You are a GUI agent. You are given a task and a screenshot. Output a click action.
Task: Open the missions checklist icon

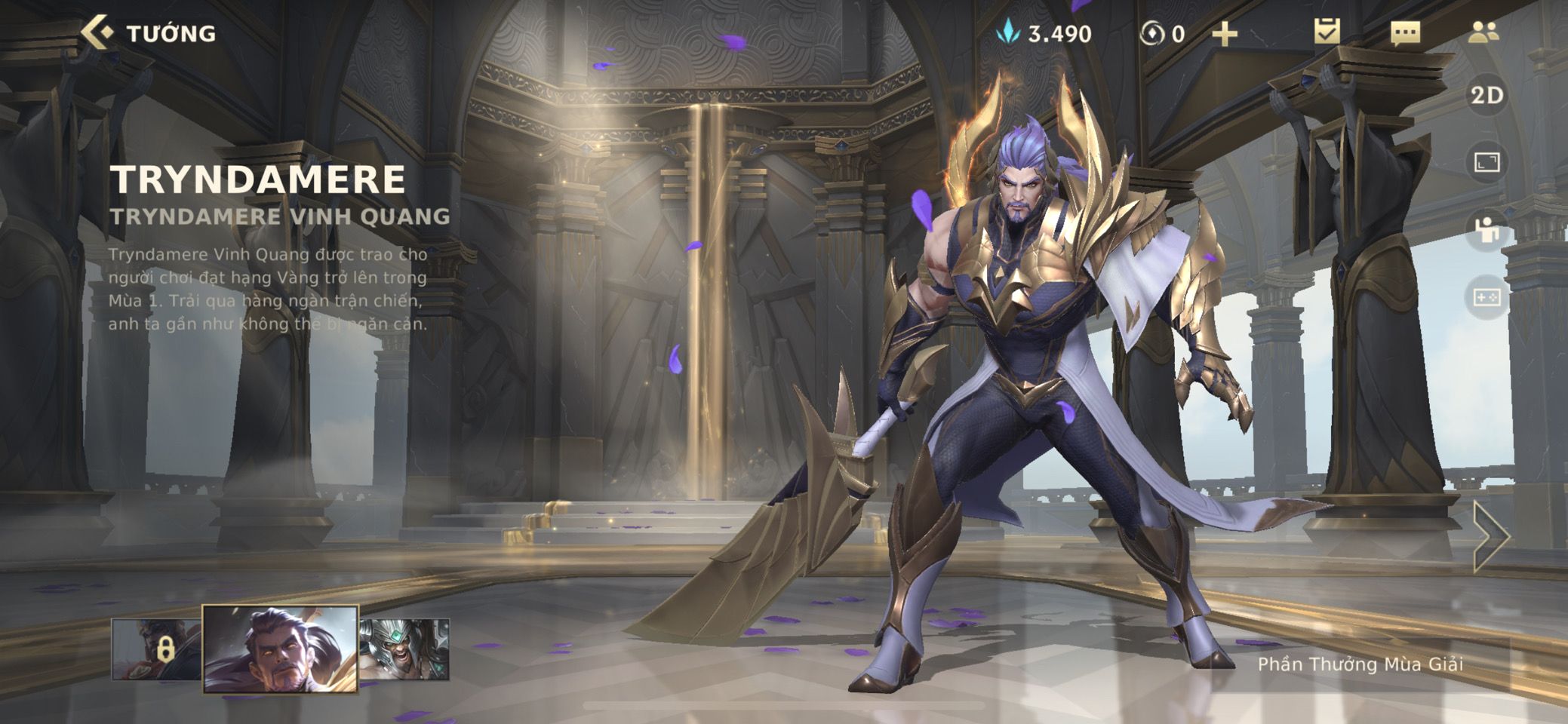click(1327, 32)
